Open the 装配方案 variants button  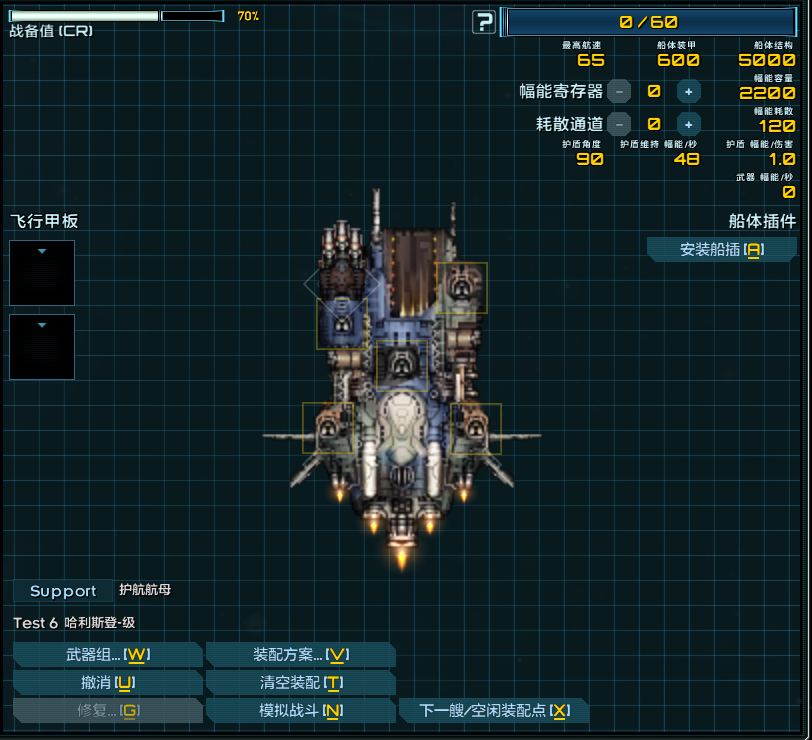click(x=299, y=655)
